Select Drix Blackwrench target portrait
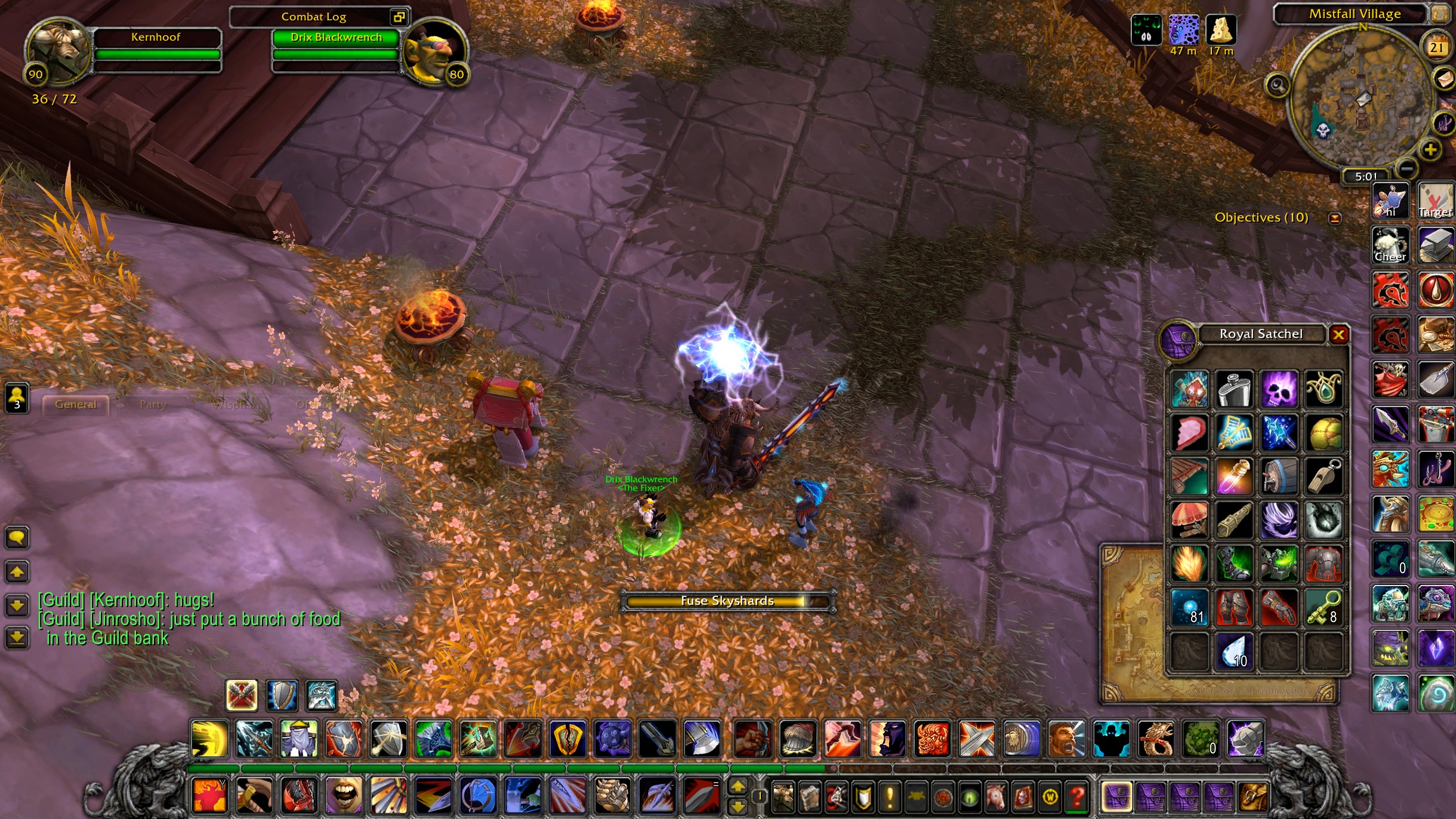The height and width of the screenshot is (819, 1456). point(434,53)
